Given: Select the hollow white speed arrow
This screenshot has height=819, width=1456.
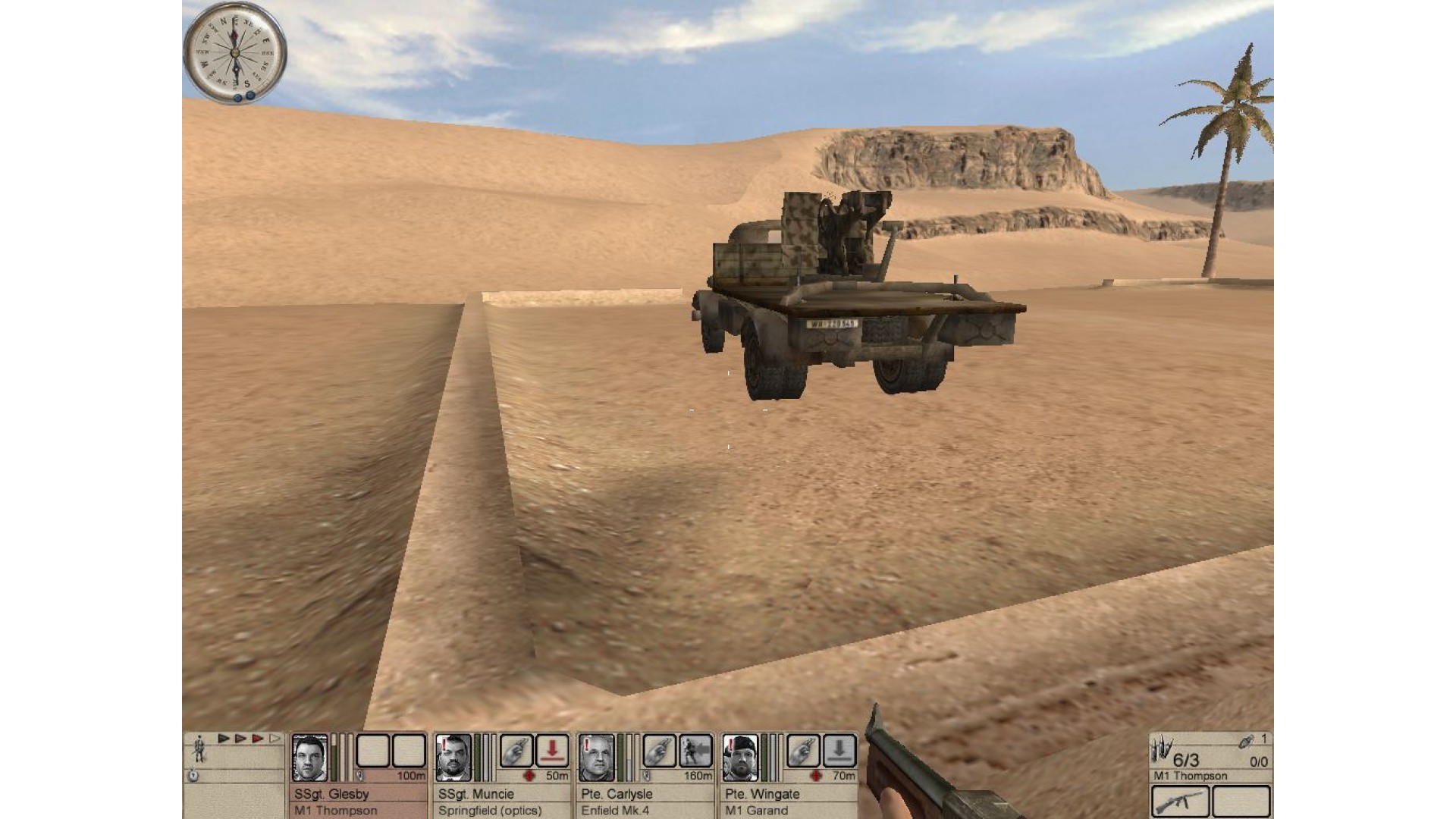Looking at the screenshot, I should tap(275, 739).
